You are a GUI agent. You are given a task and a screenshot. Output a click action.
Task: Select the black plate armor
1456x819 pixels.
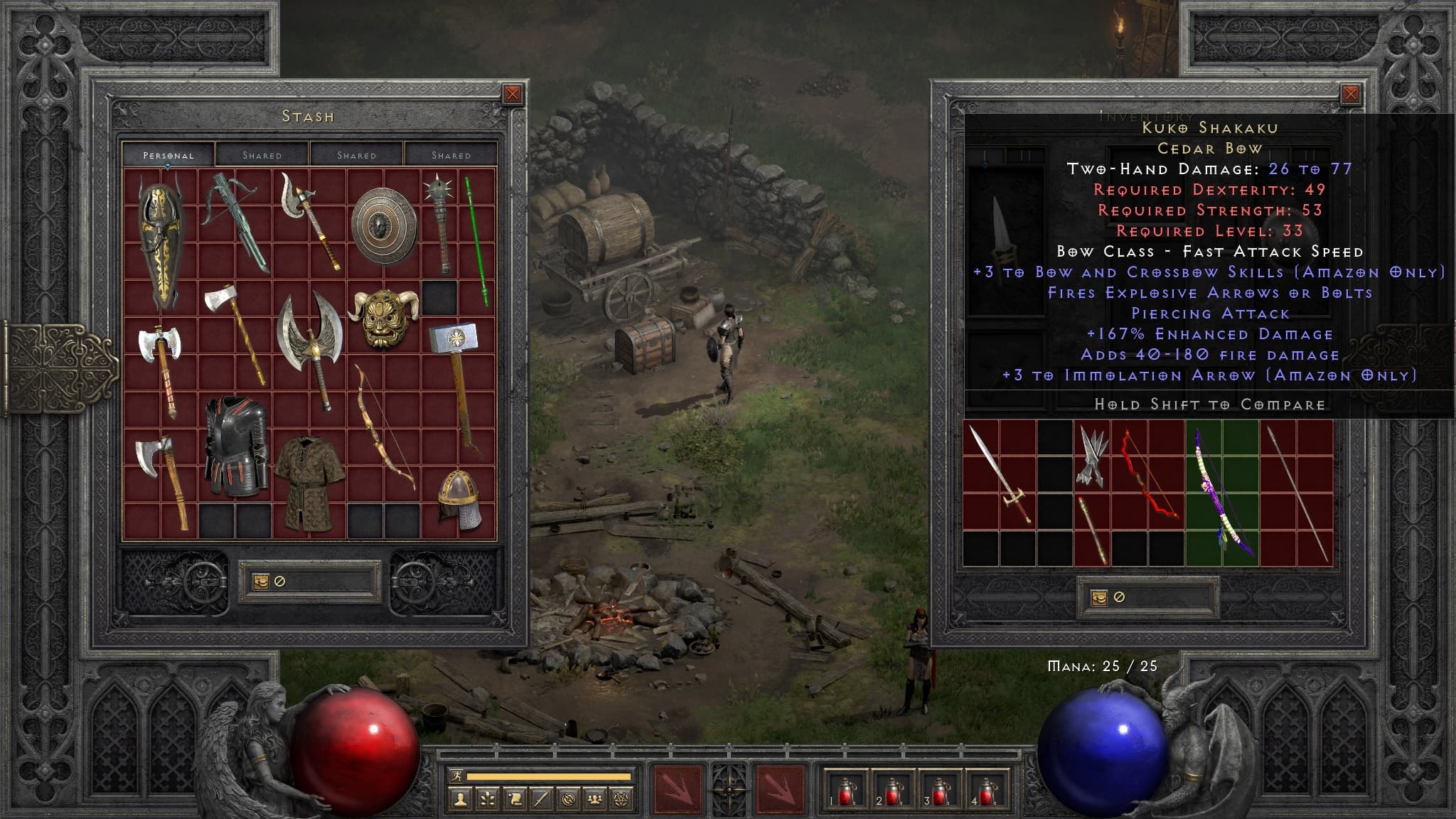pyautogui.click(x=235, y=446)
